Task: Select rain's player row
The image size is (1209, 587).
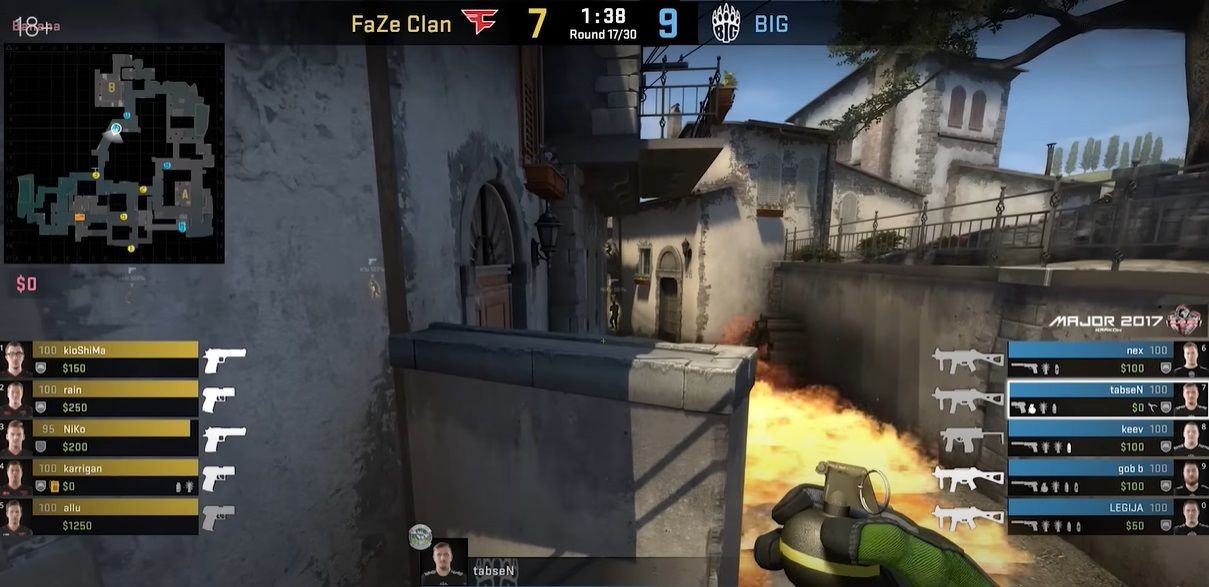Action: click(x=101, y=398)
